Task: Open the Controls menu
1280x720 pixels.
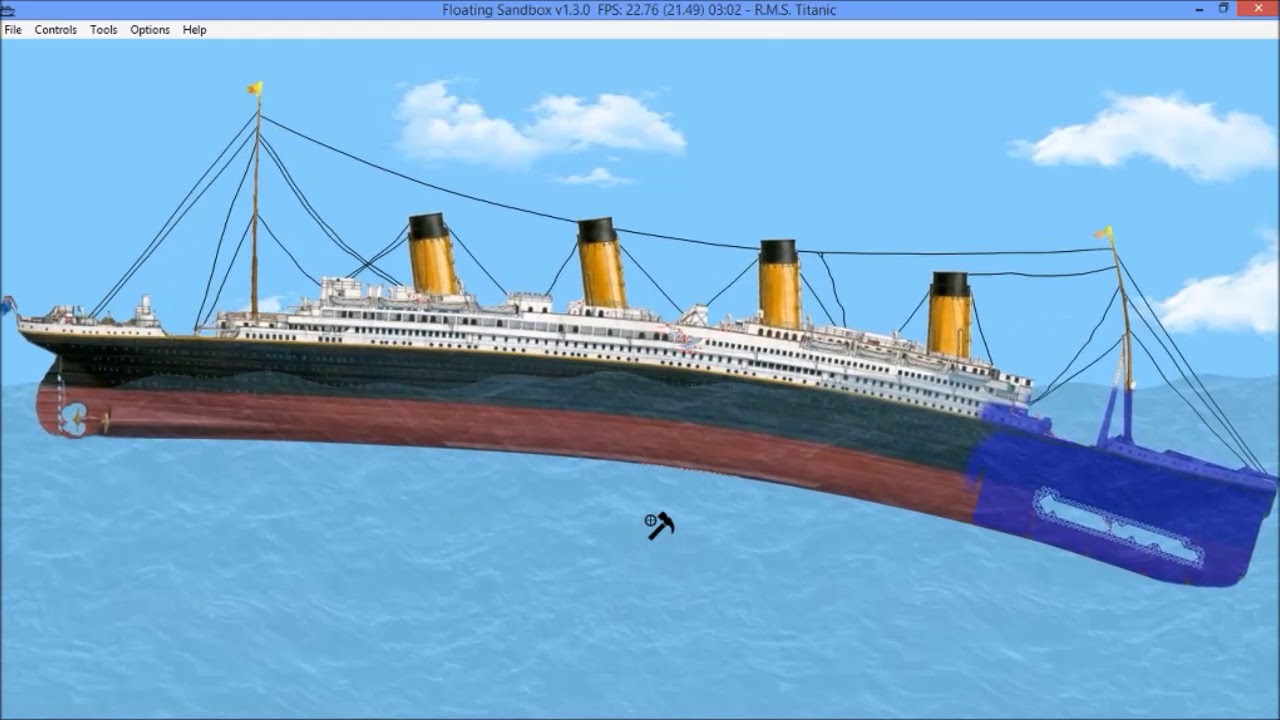Action: (x=55, y=30)
